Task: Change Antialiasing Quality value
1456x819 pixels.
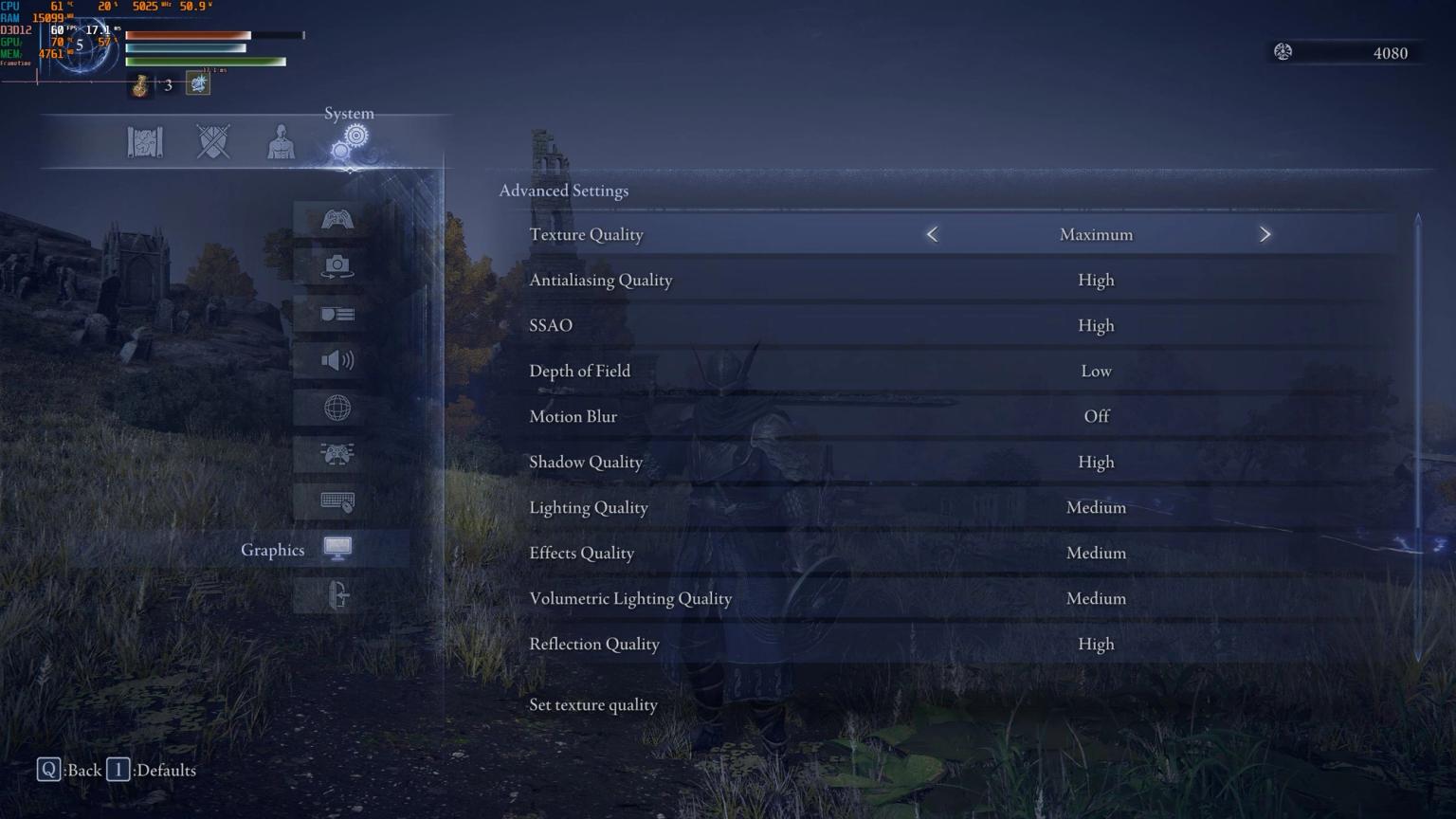Action: pos(1096,280)
